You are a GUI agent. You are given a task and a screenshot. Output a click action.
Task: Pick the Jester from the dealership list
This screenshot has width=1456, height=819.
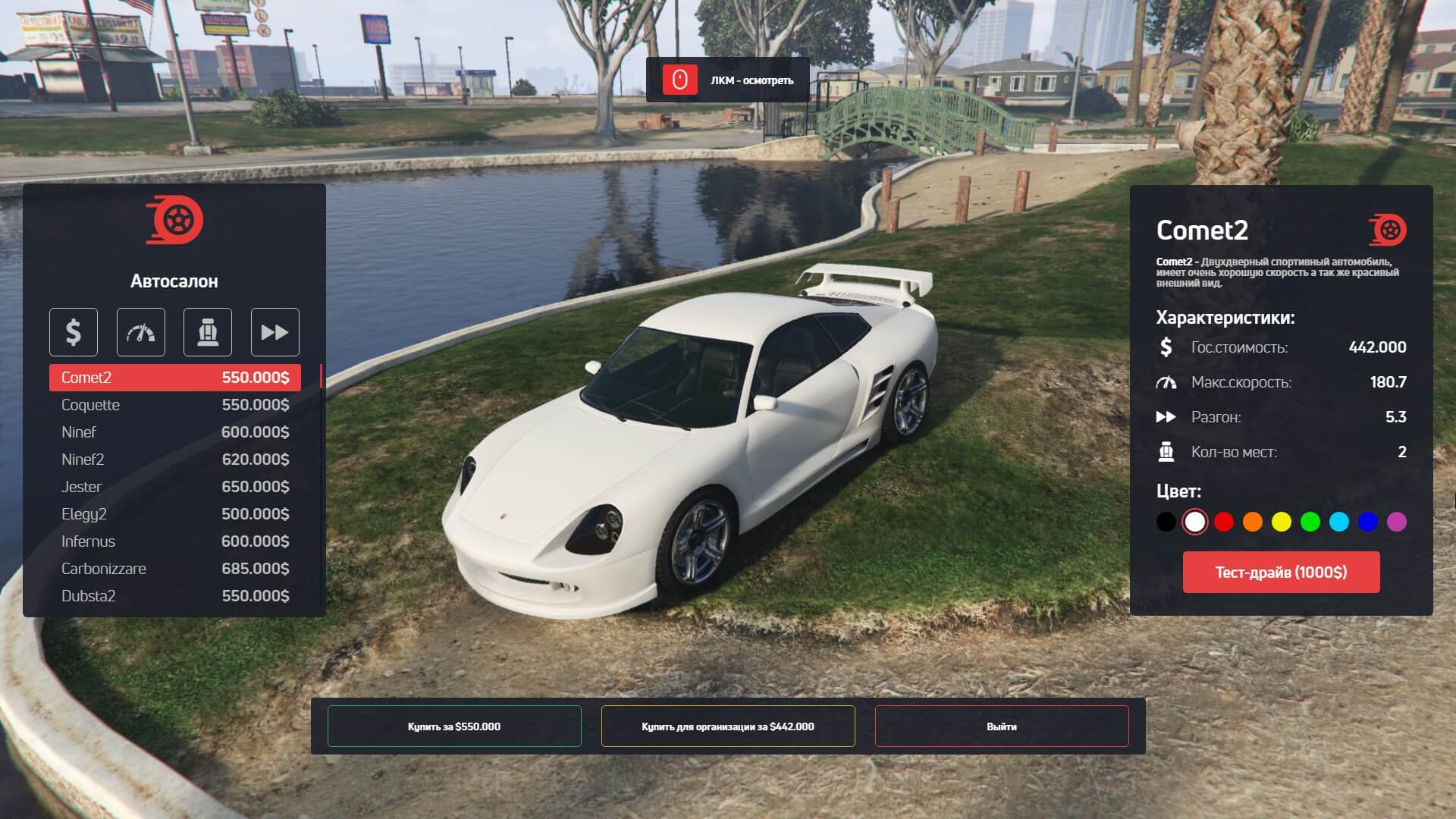click(x=174, y=487)
